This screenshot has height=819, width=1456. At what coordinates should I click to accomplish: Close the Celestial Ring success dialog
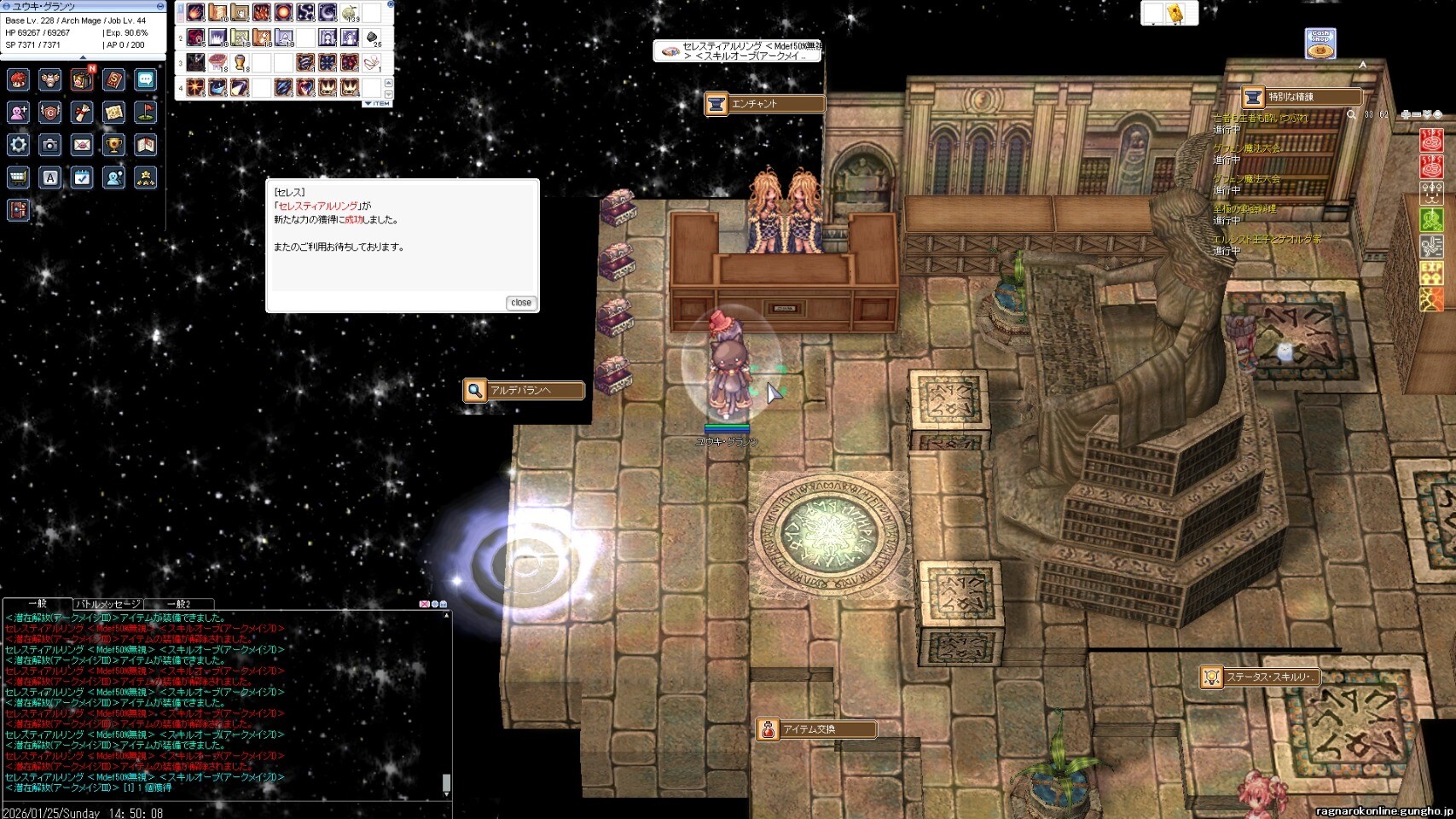[x=520, y=303]
